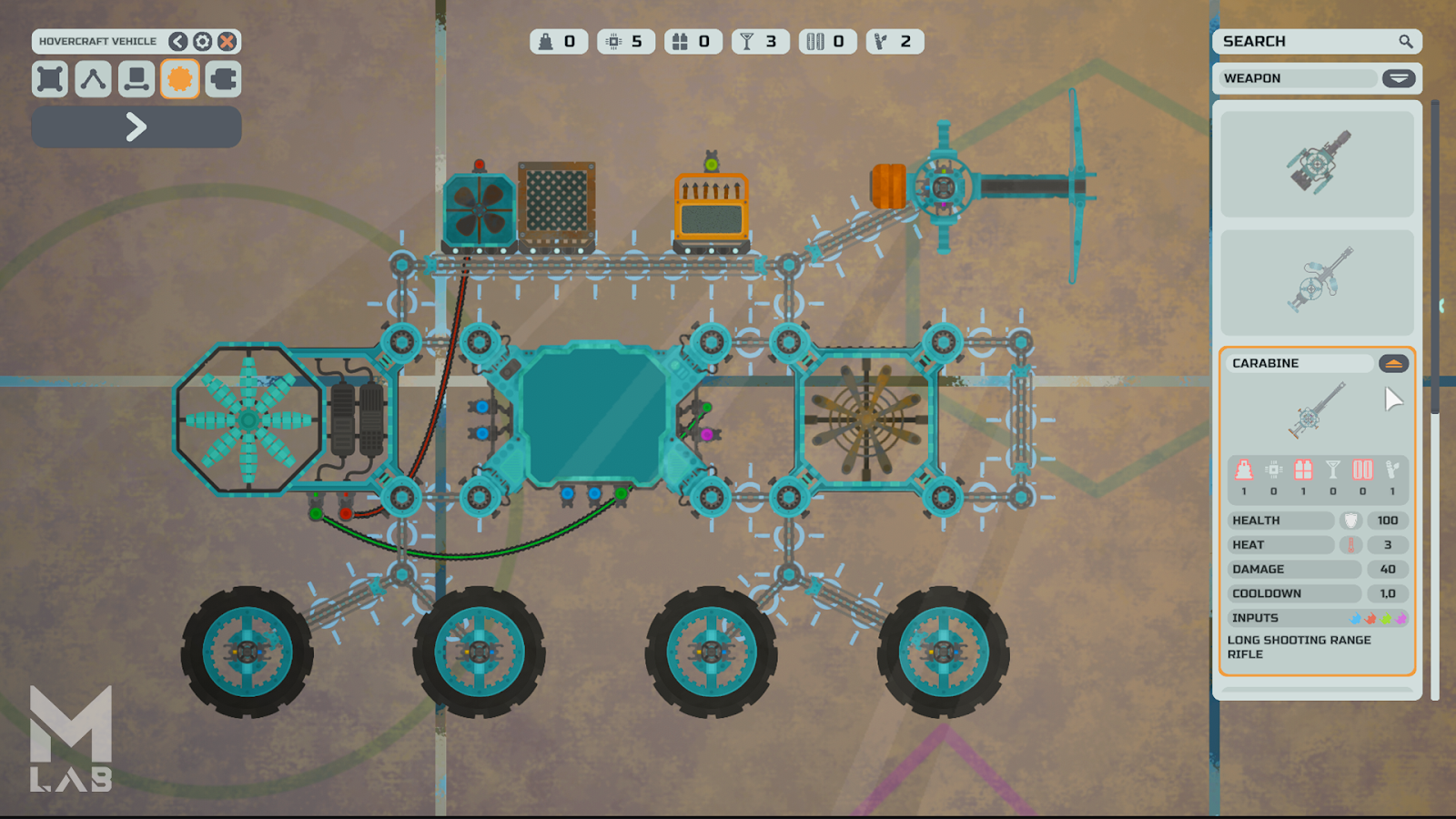1456x819 pixels.
Task: Expand the panel with the wide arrow button
Action: click(136, 126)
